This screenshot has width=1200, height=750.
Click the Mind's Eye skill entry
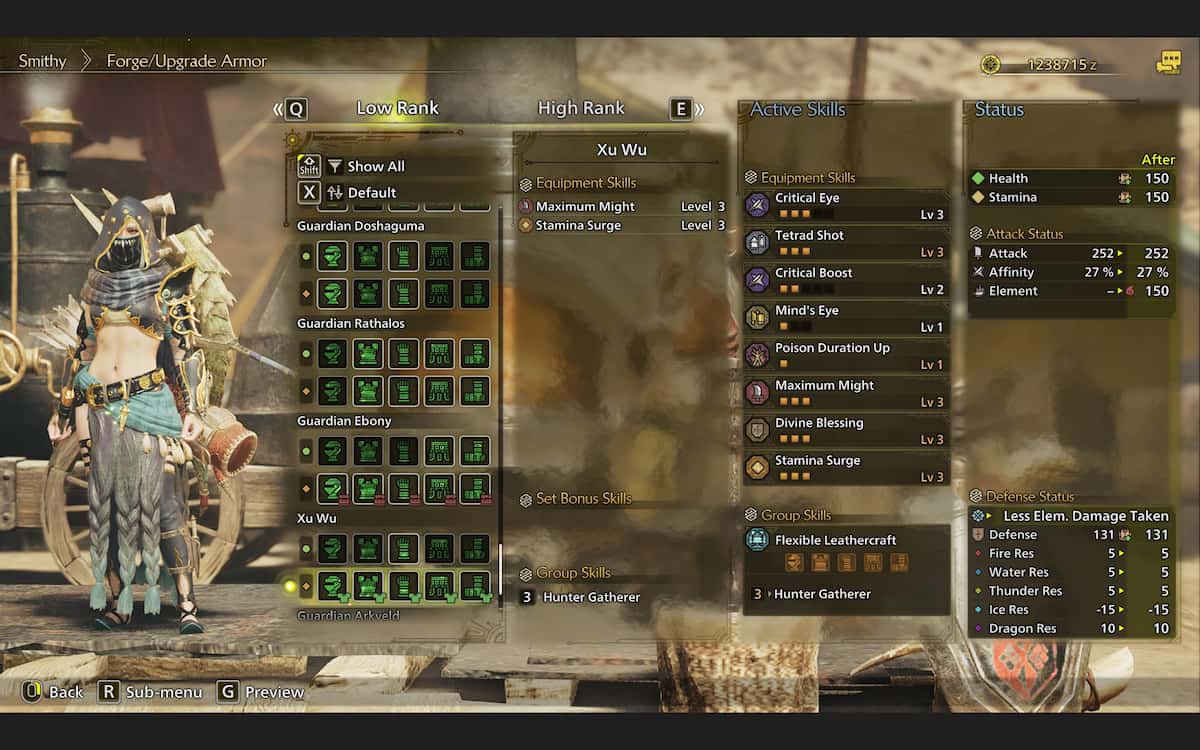(x=846, y=318)
